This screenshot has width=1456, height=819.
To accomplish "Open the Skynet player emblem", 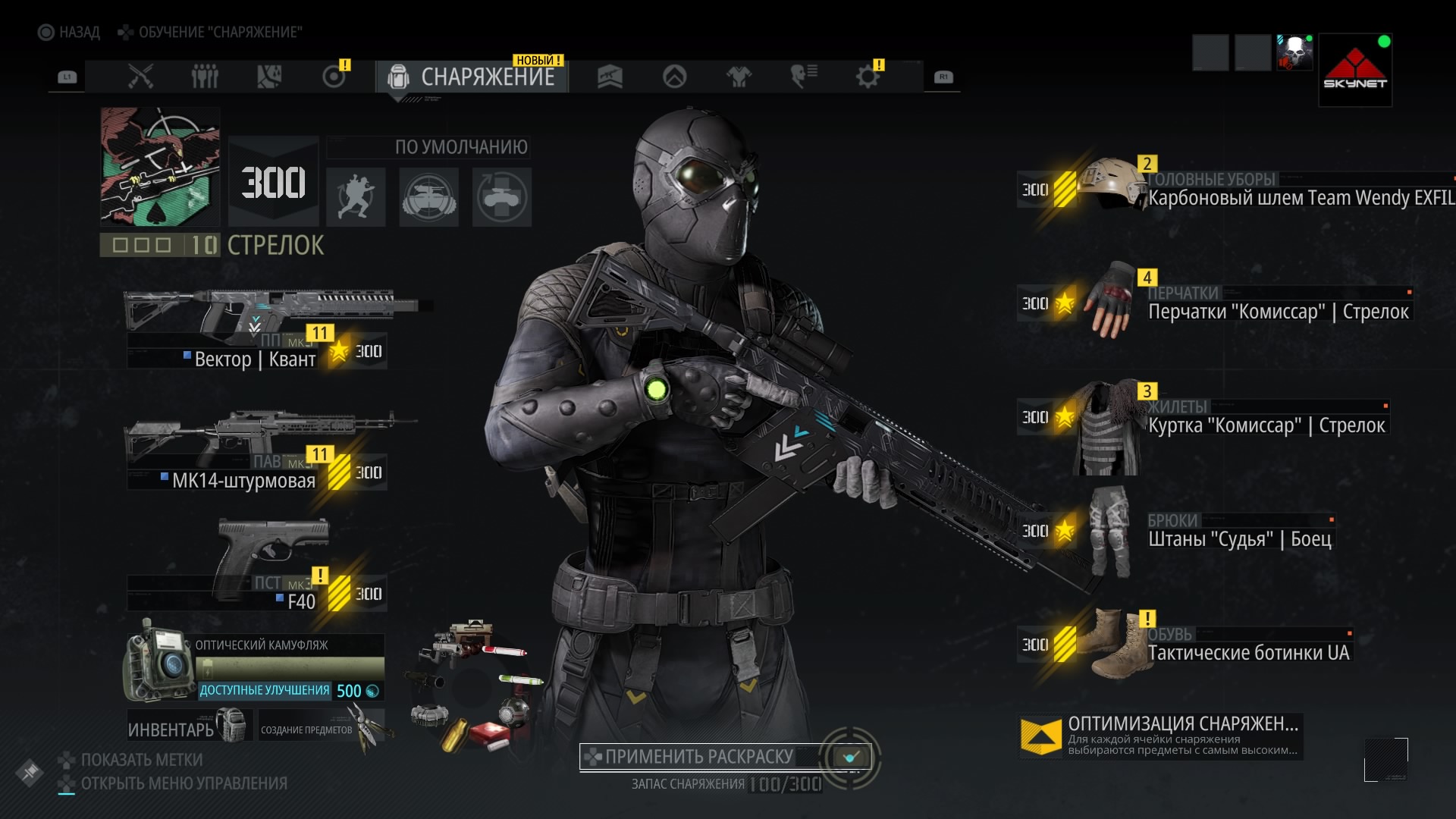I will pos(1355,70).
